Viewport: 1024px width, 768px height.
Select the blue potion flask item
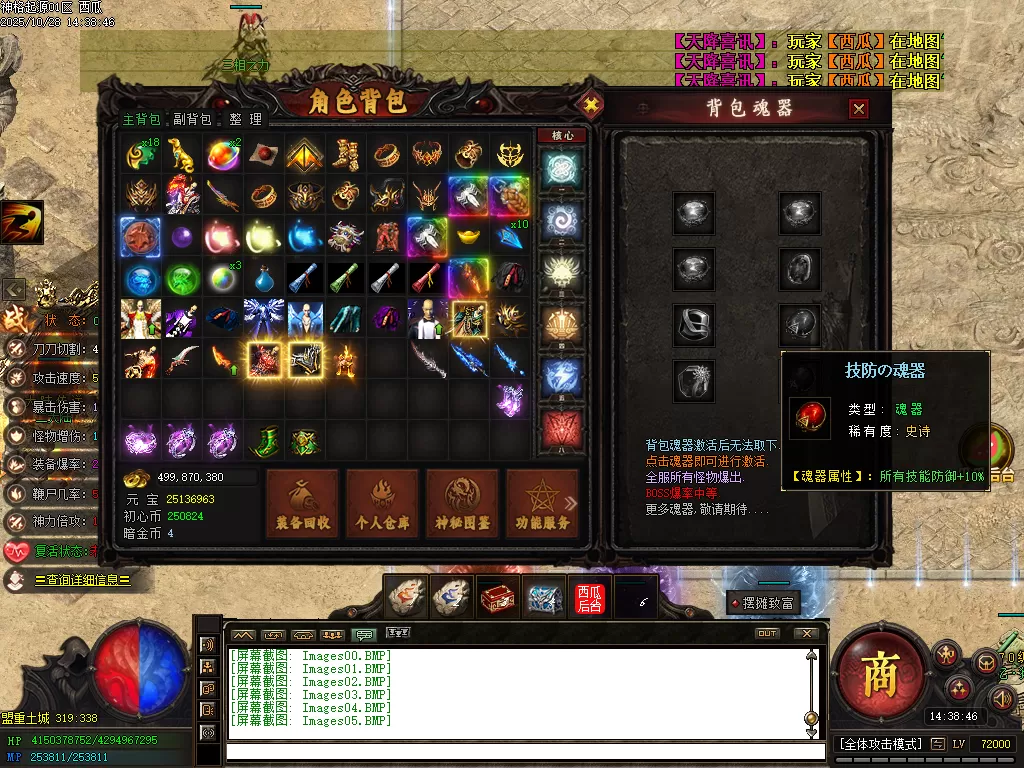tap(263, 278)
